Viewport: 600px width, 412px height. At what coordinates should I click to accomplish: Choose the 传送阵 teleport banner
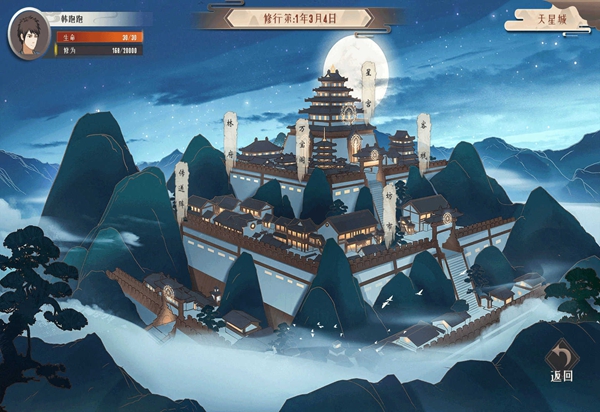coord(182,190)
